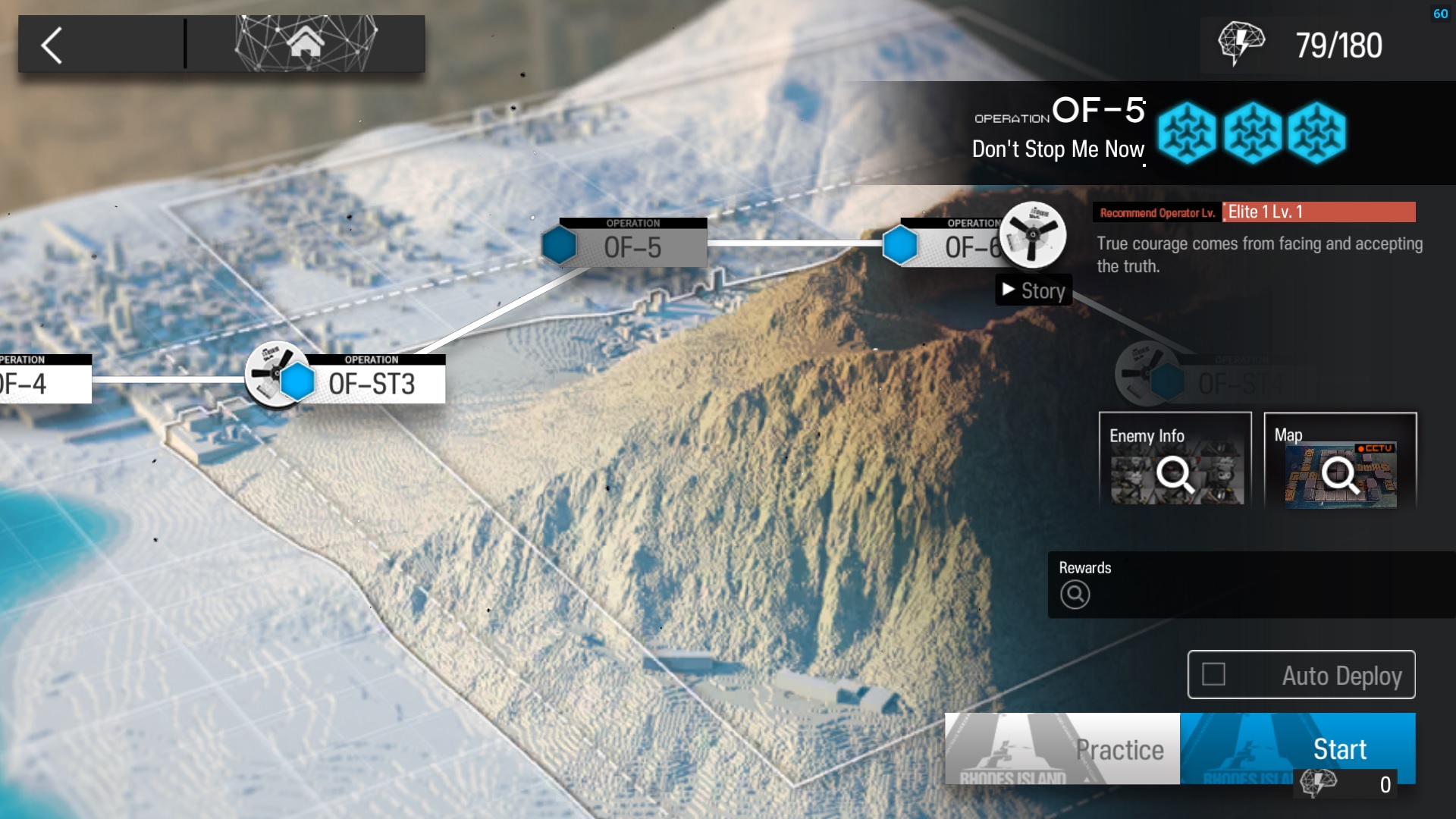View the stage Map preview

pyautogui.click(x=1340, y=461)
